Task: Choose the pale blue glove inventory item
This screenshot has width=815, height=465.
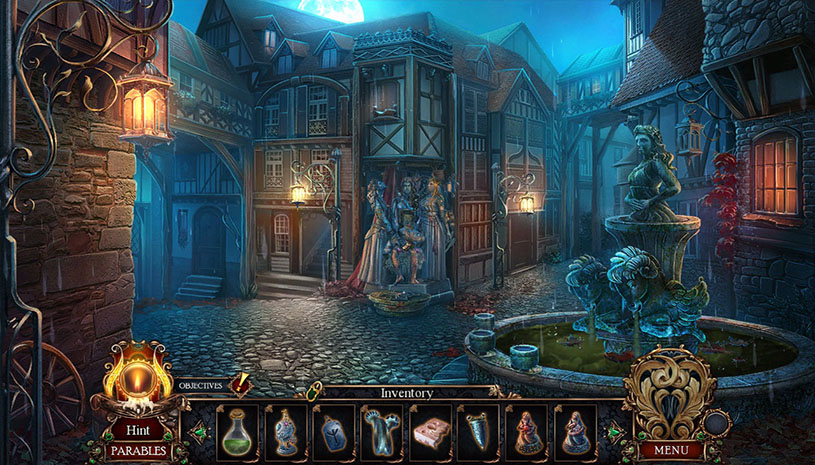Action: click(382, 432)
